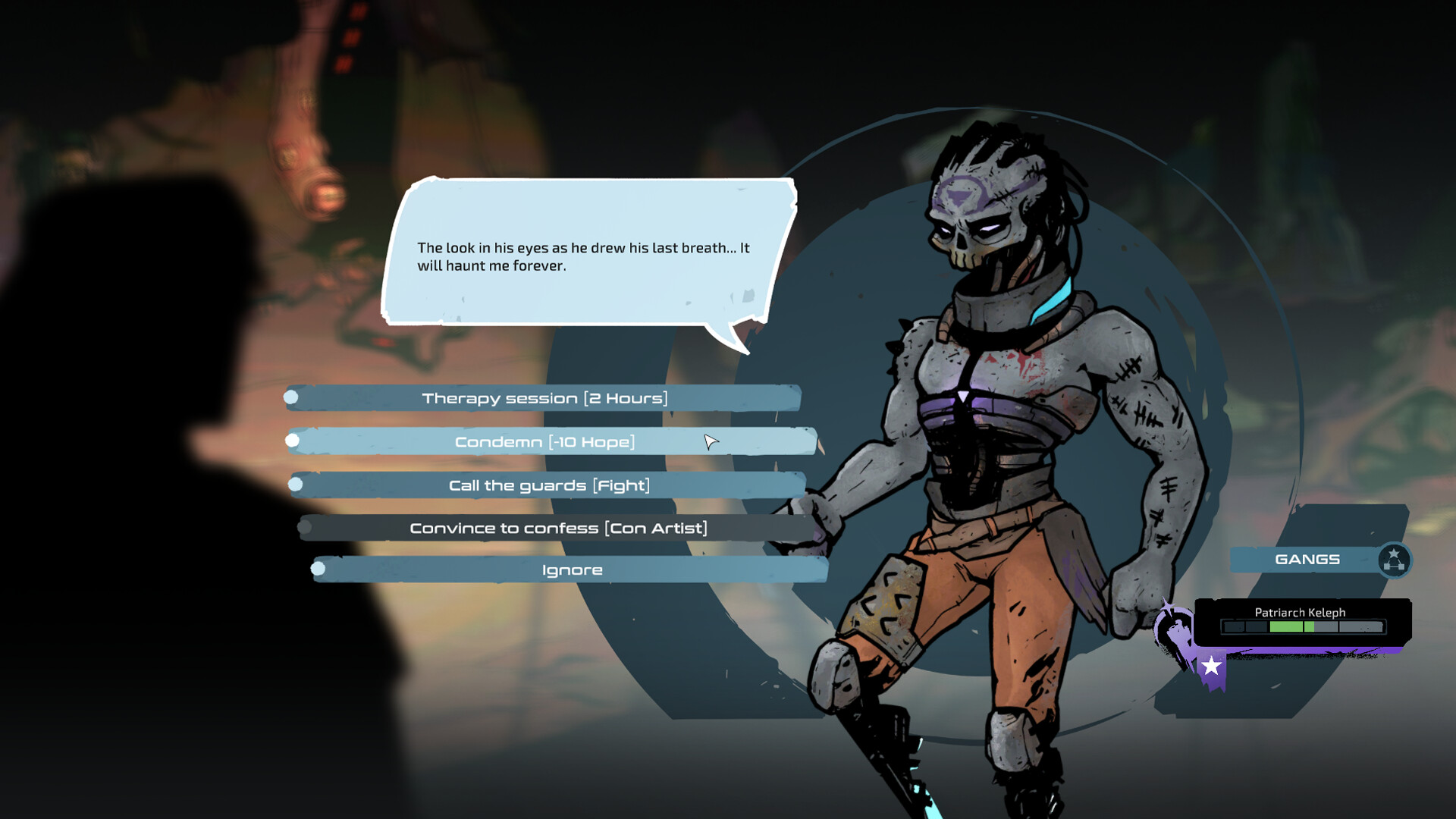Image resolution: width=1456 pixels, height=819 pixels.
Task: Open the Condemn [-10 Hope] option
Action: [x=548, y=440]
